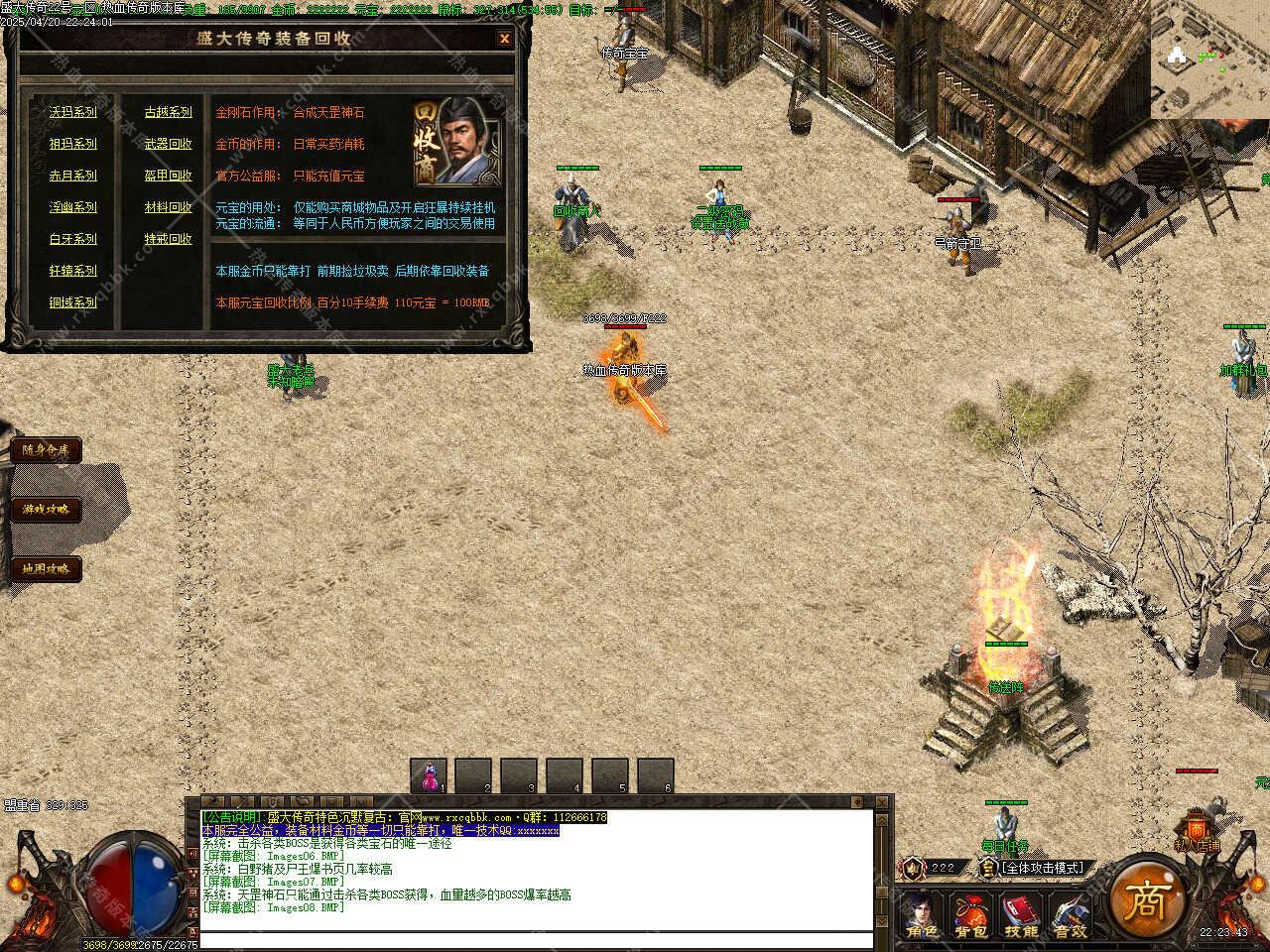
Task: Select the 赤月系列 recycle link
Action: 73,176
